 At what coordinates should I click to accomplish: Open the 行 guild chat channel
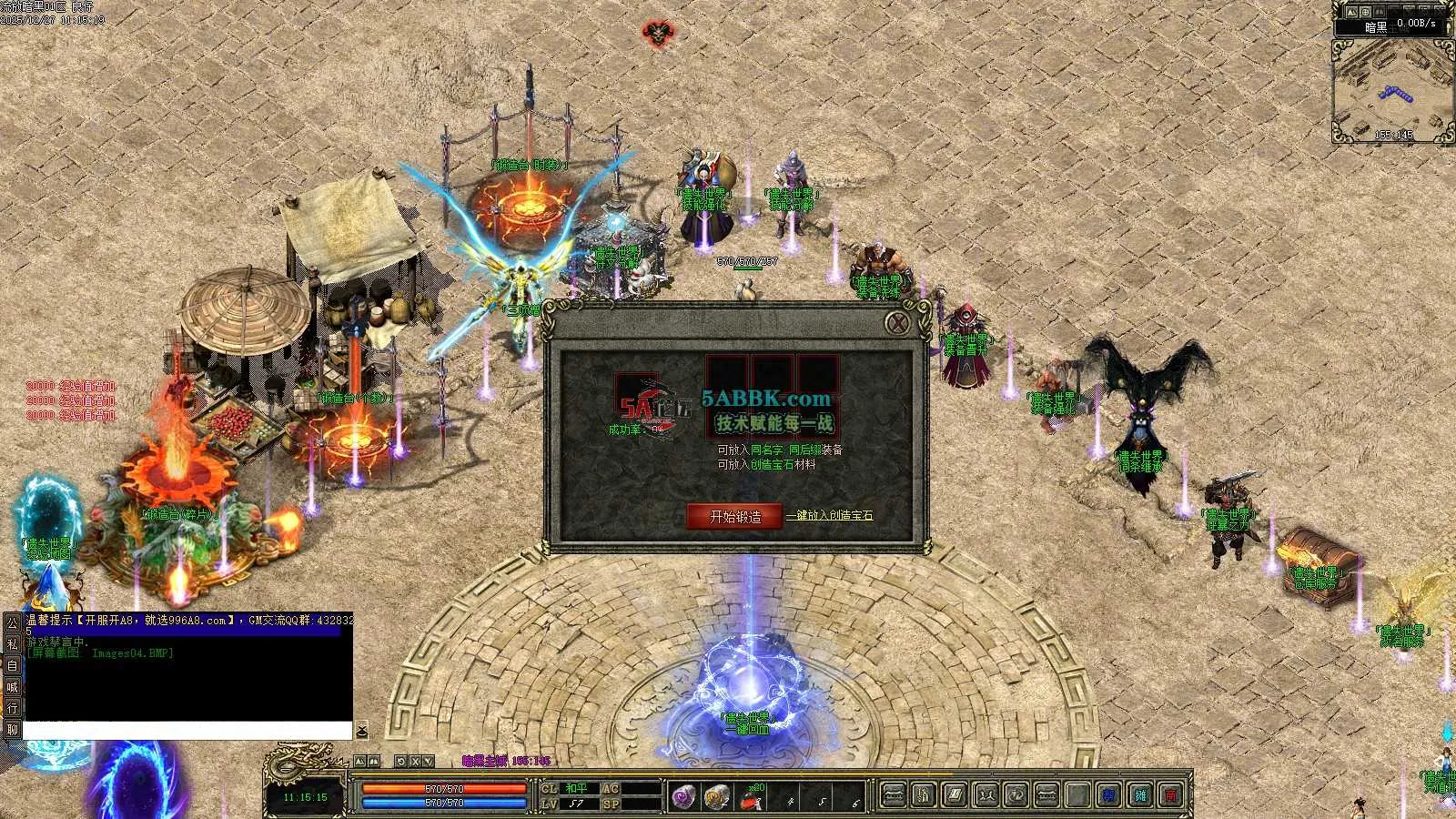point(12,708)
